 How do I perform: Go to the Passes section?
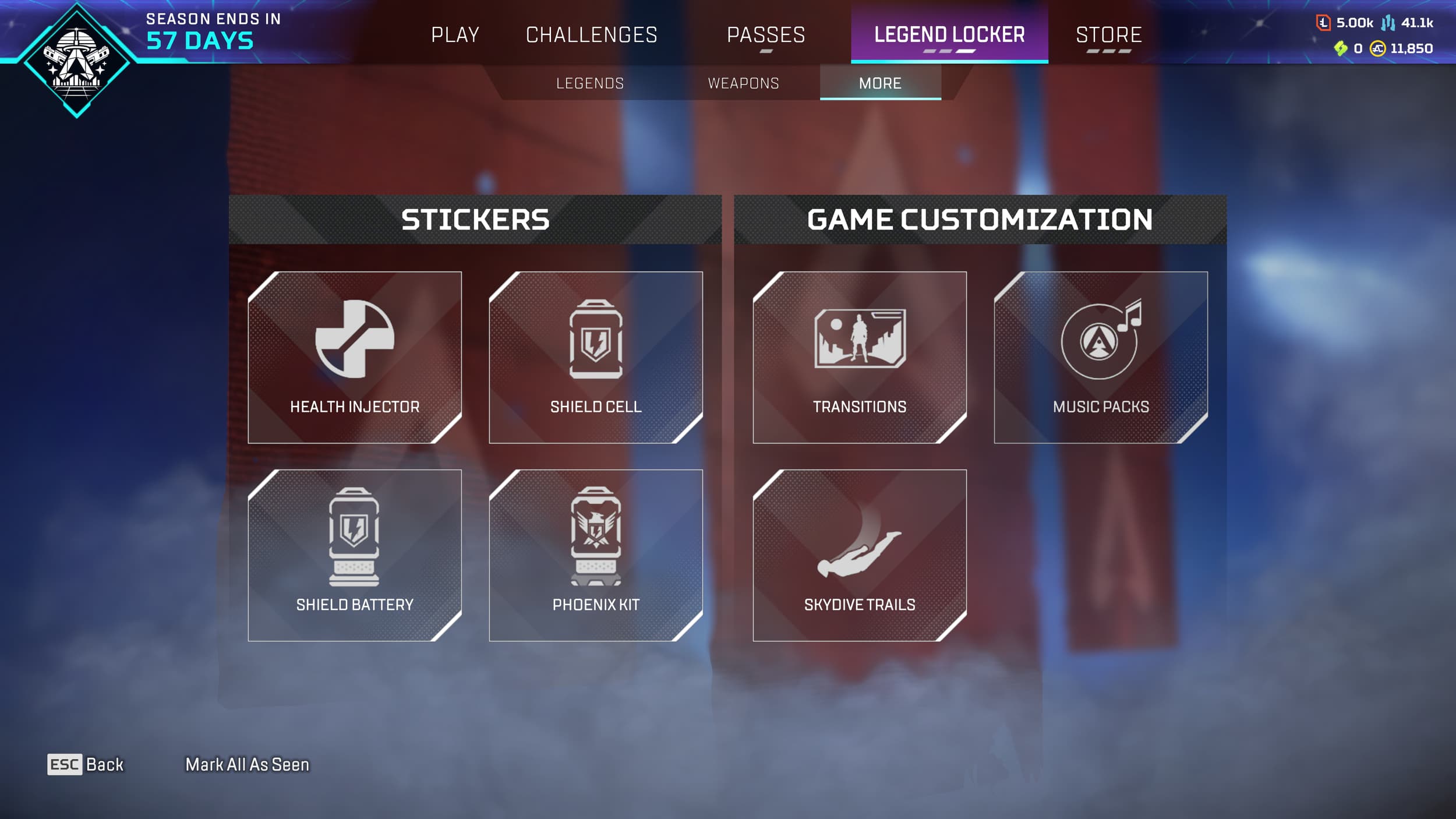(766, 35)
